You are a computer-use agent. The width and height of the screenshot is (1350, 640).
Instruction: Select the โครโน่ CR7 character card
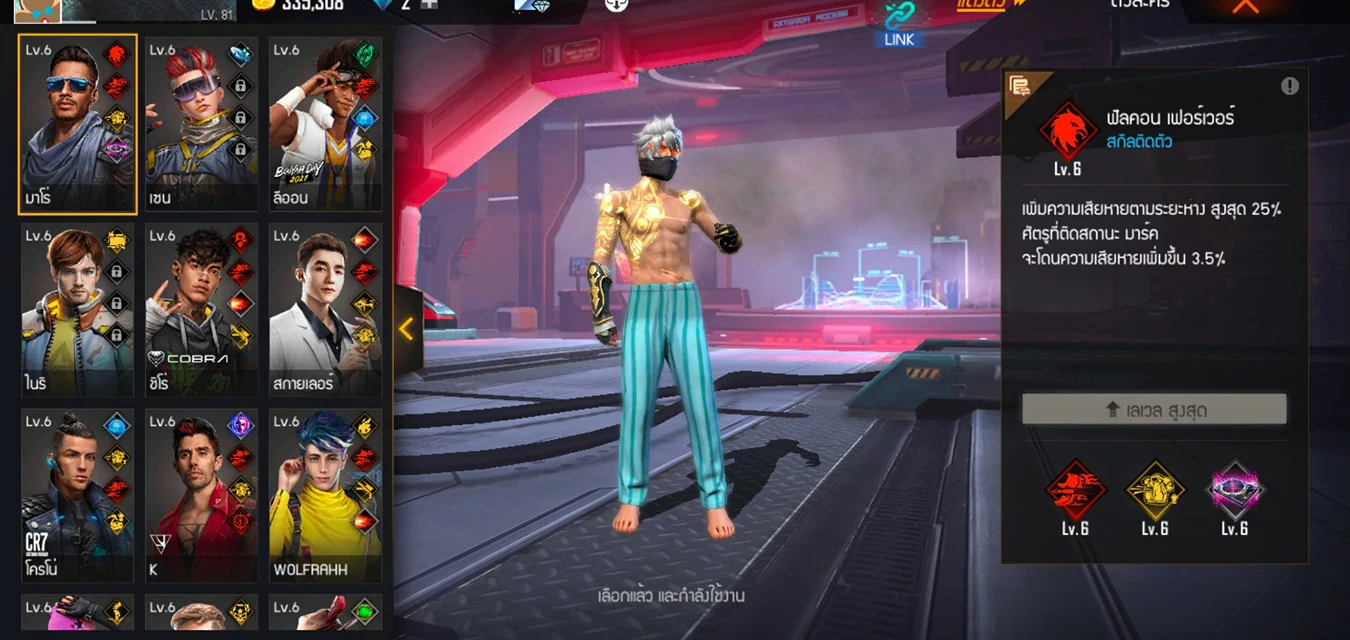(x=77, y=495)
